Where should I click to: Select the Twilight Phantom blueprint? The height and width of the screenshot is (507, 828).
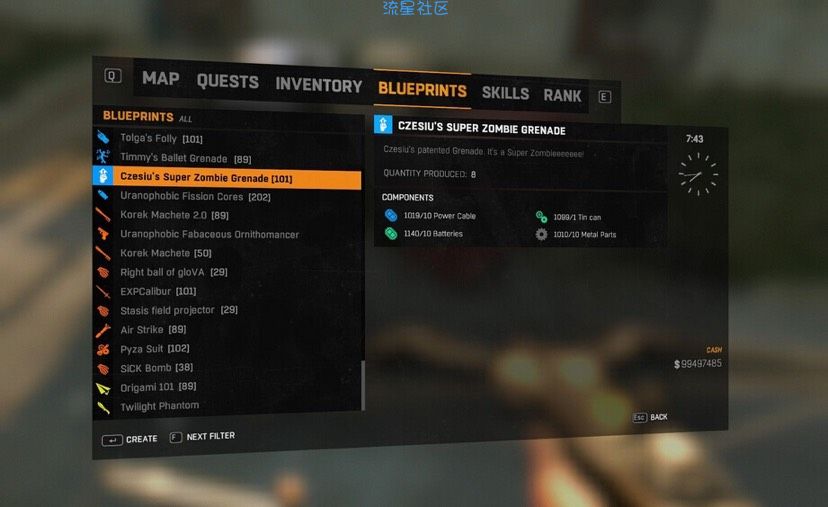click(159, 406)
